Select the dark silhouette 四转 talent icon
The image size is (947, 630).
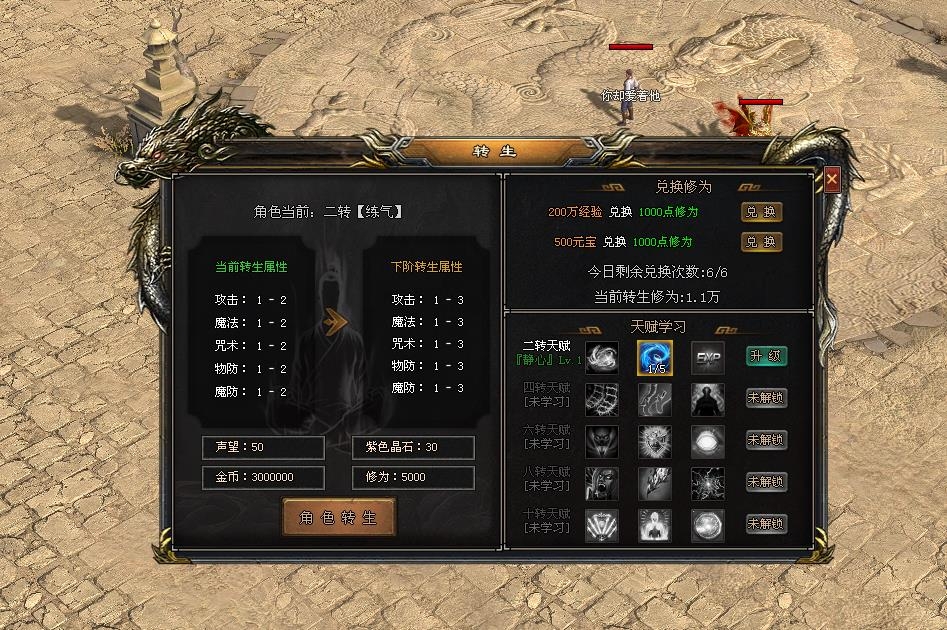(708, 399)
